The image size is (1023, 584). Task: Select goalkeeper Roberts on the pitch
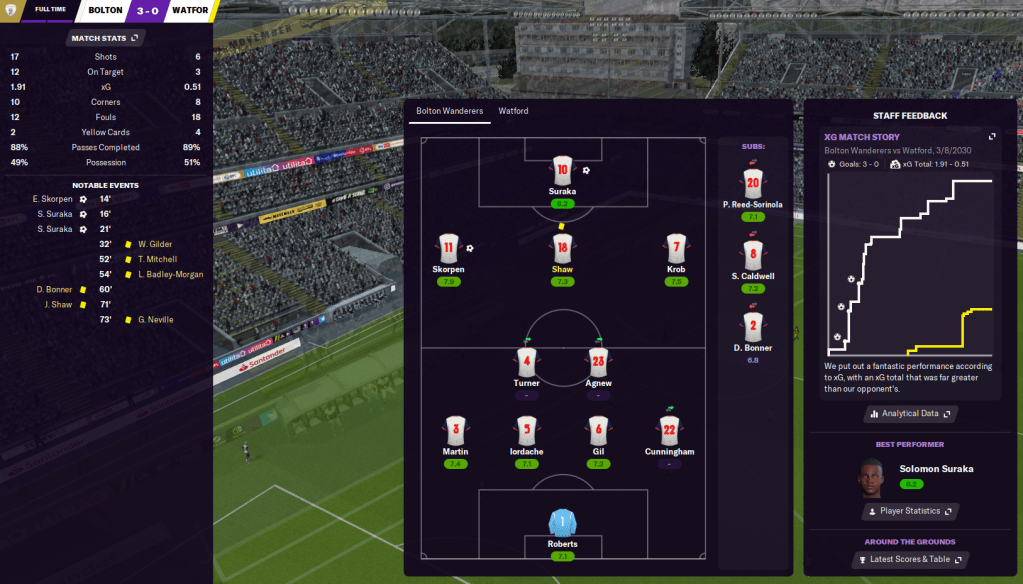[x=562, y=522]
